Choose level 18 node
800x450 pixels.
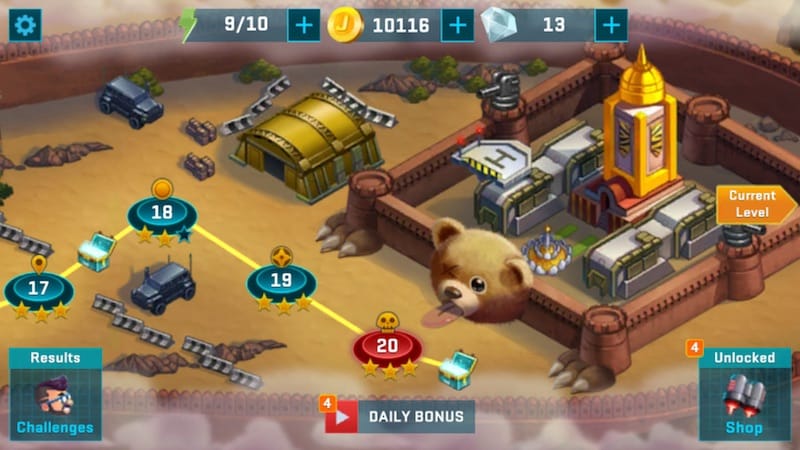(162, 213)
